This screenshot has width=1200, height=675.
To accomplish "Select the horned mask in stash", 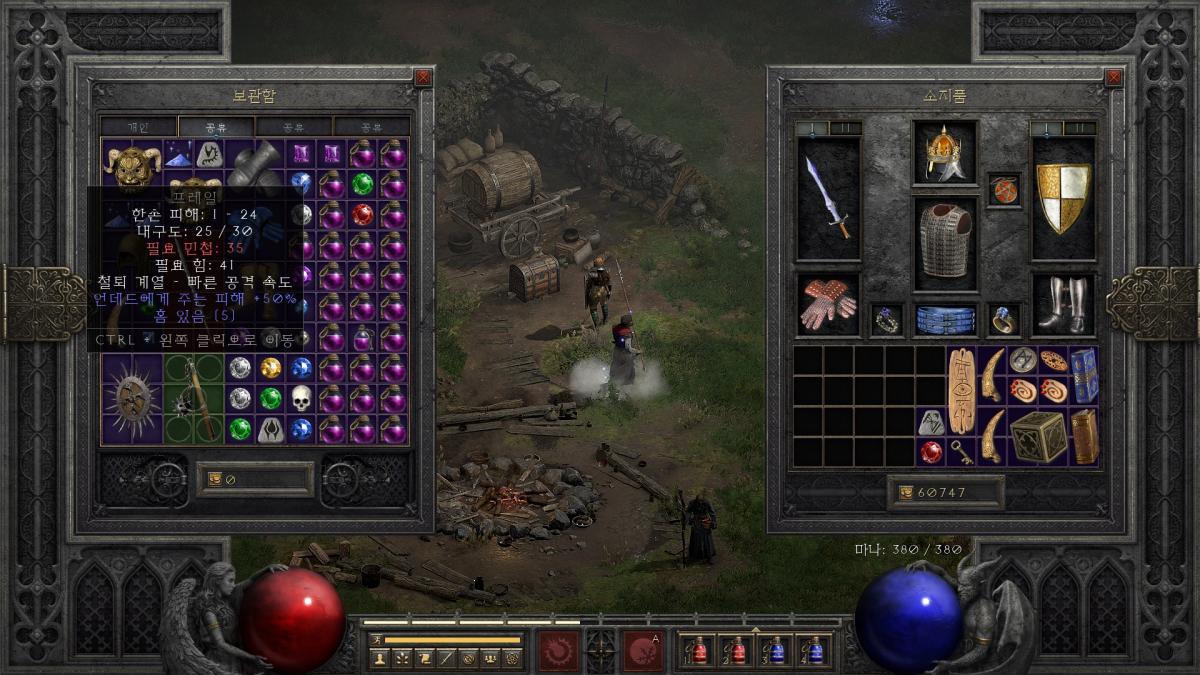I will [x=133, y=166].
